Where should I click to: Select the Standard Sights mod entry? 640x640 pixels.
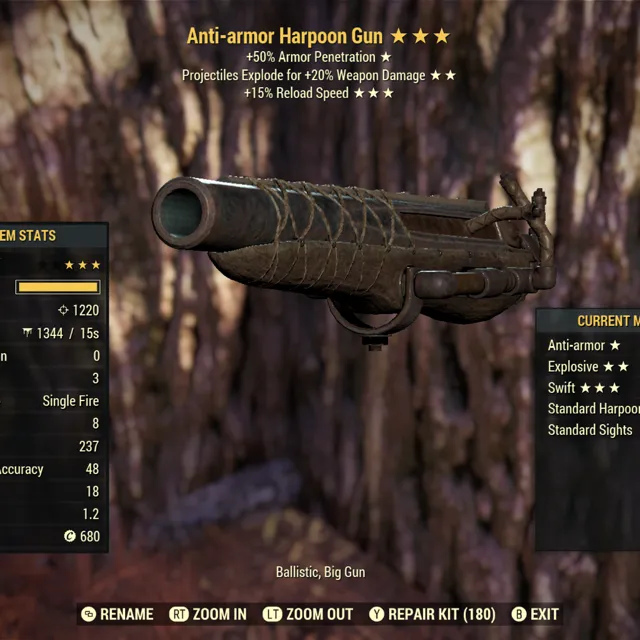(x=590, y=430)
